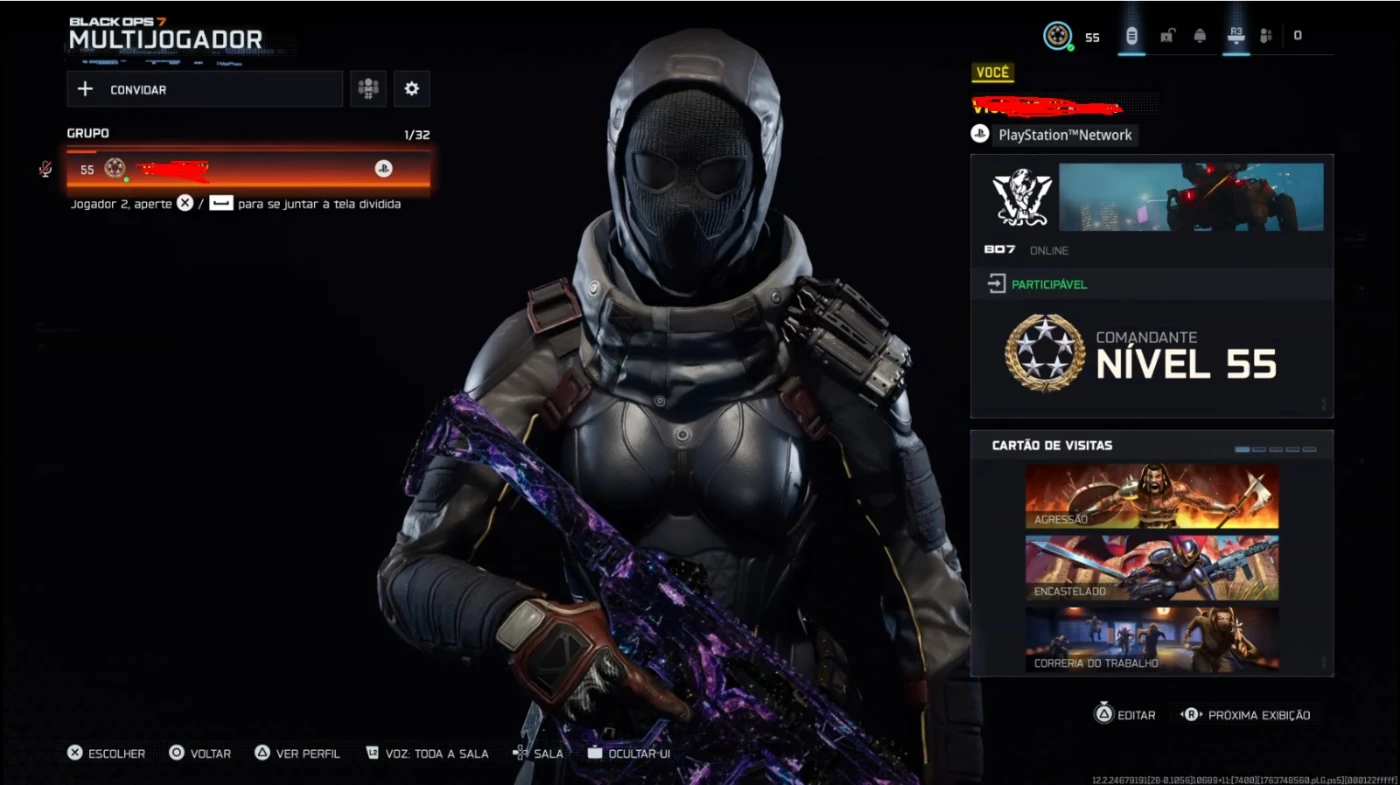
Task: Open the Convidar invite button
Action: point(204,89)
